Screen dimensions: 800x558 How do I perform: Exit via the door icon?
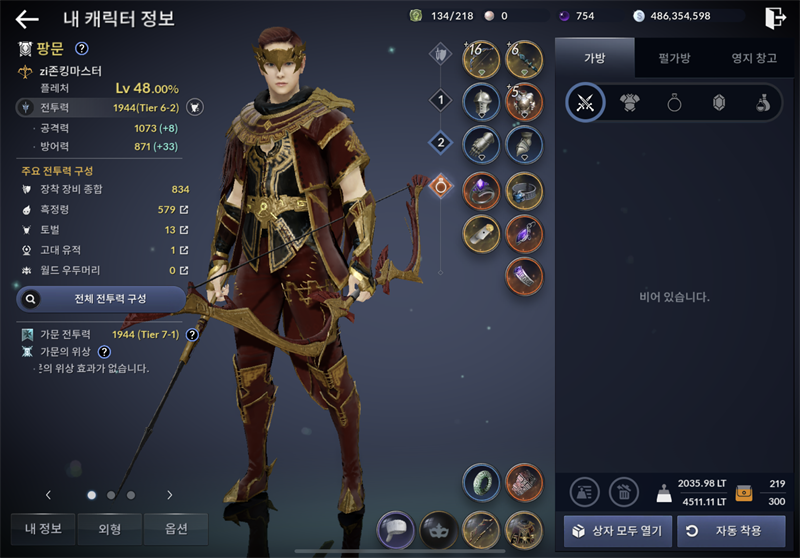click(774, 17)
